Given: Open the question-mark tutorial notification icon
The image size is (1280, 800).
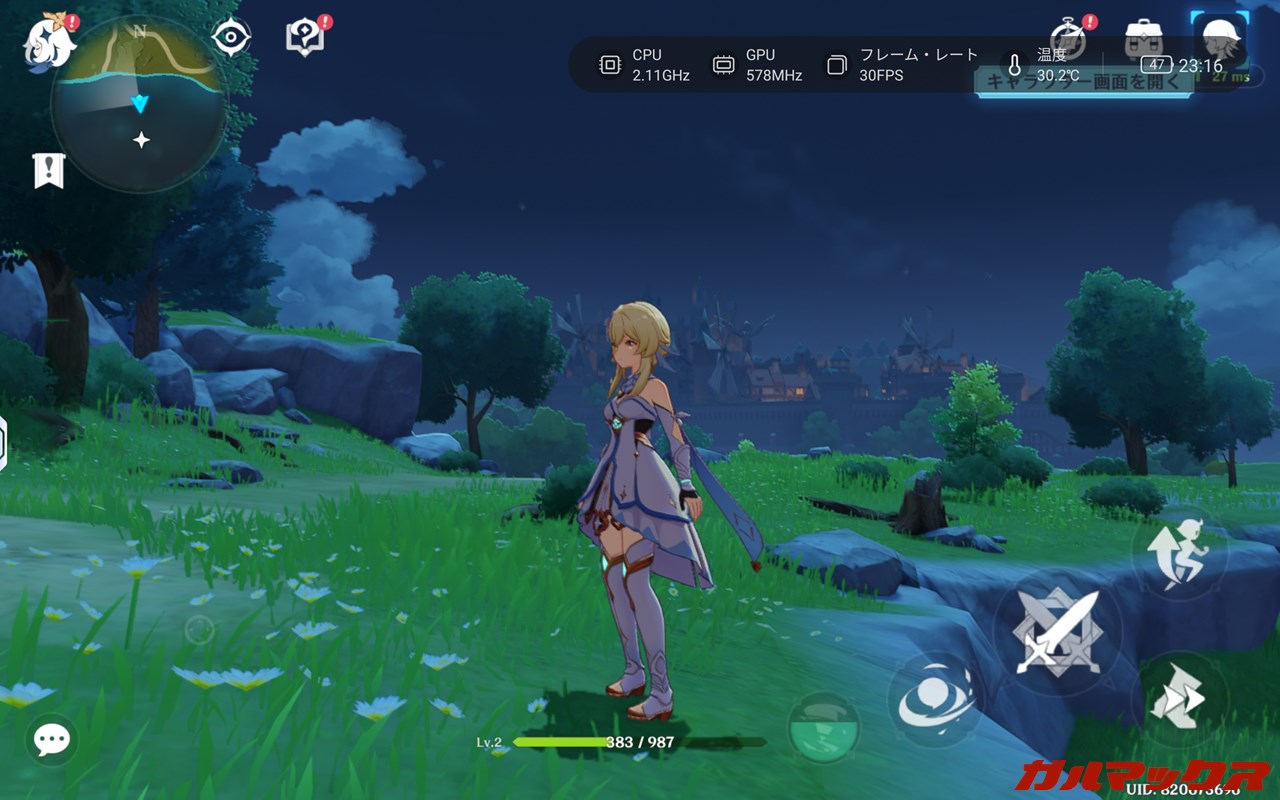Looking at the screenshot, I should pyautogui.click(x=304, y=38).
